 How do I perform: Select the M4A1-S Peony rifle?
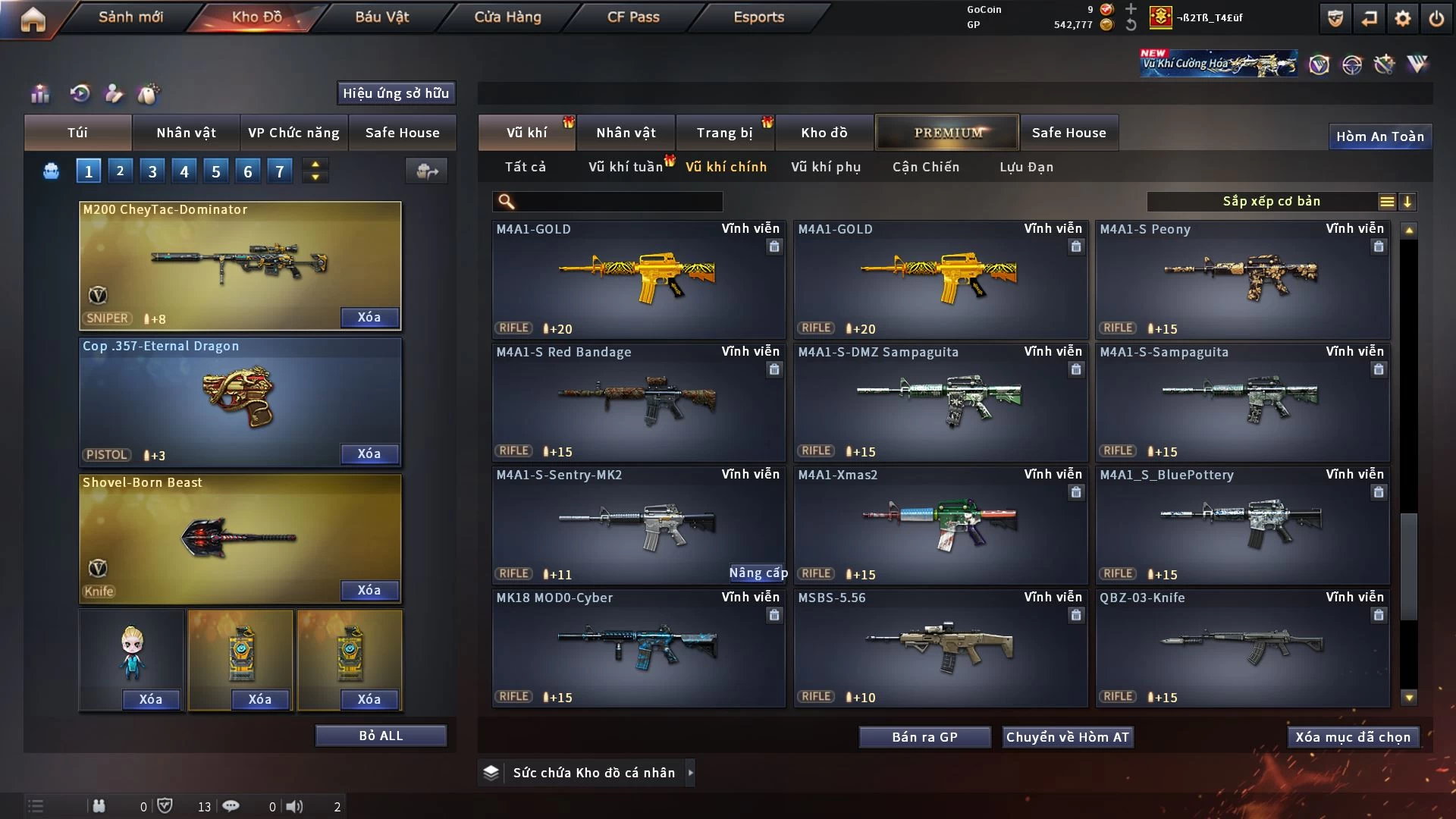[x=1242, y=279]
